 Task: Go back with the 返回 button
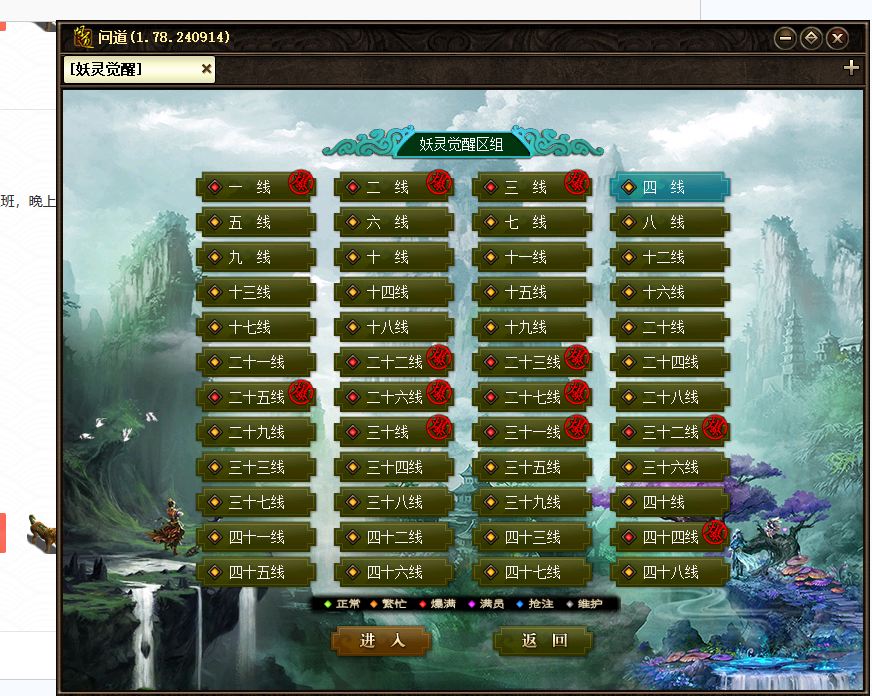click(x=544, y=641)
